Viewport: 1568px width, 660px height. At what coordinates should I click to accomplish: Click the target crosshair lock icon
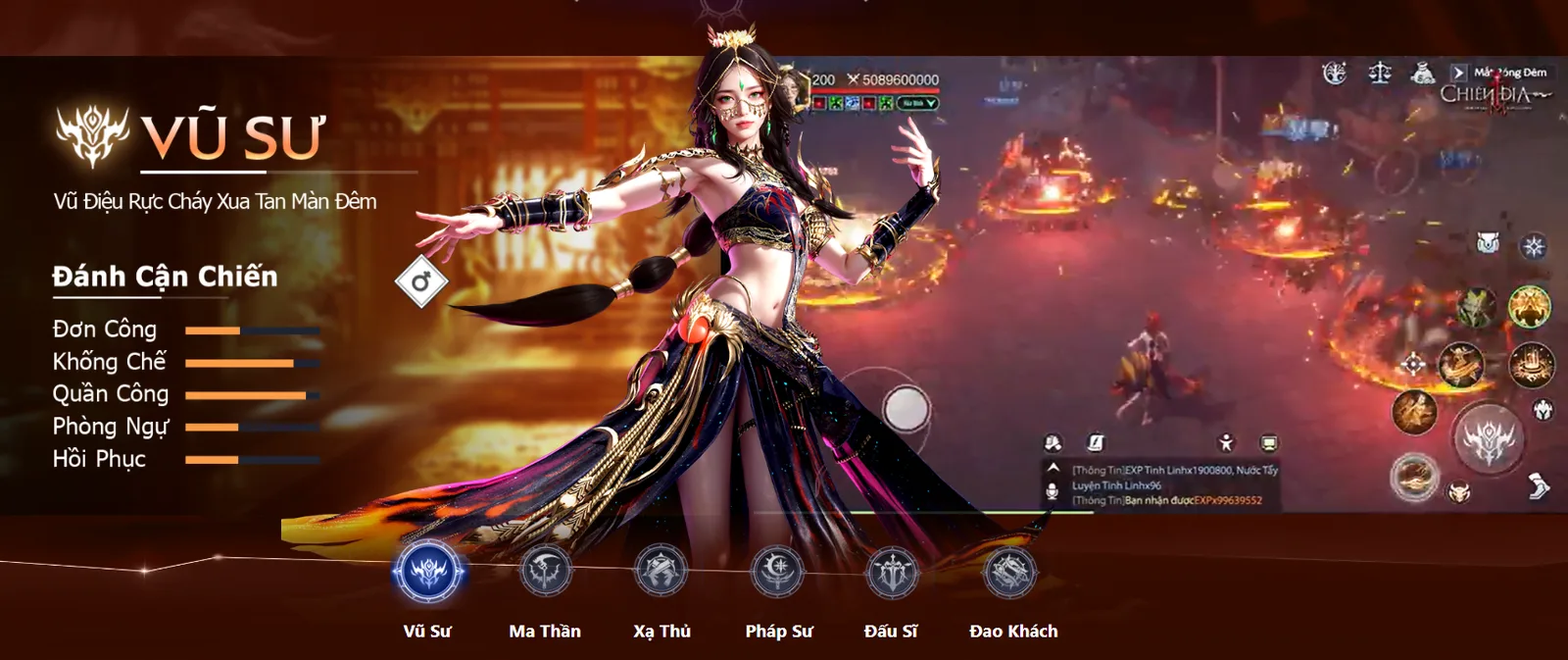(x=1412, y=366)
